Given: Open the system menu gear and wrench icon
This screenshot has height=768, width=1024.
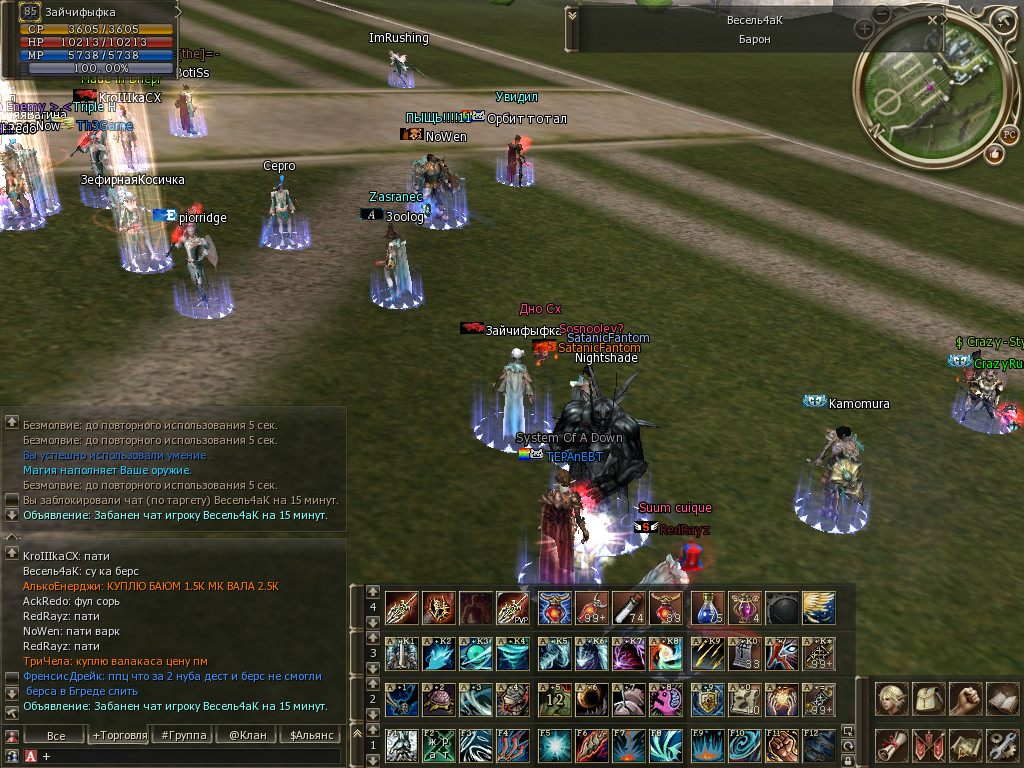Looking at the screenshot, I should click(1001, 744).
